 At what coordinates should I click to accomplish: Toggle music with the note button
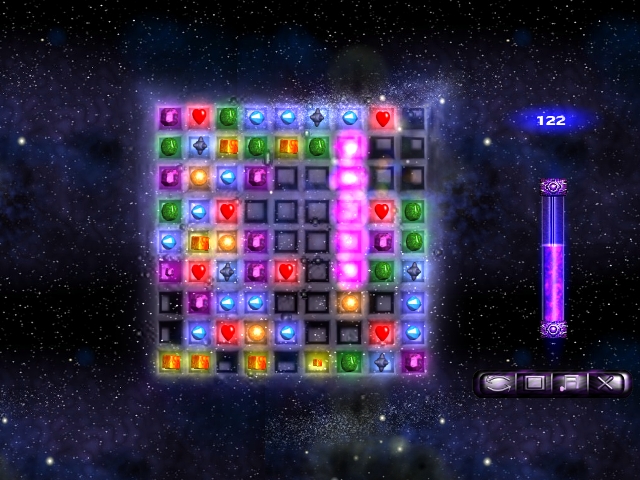pos(570,382)
